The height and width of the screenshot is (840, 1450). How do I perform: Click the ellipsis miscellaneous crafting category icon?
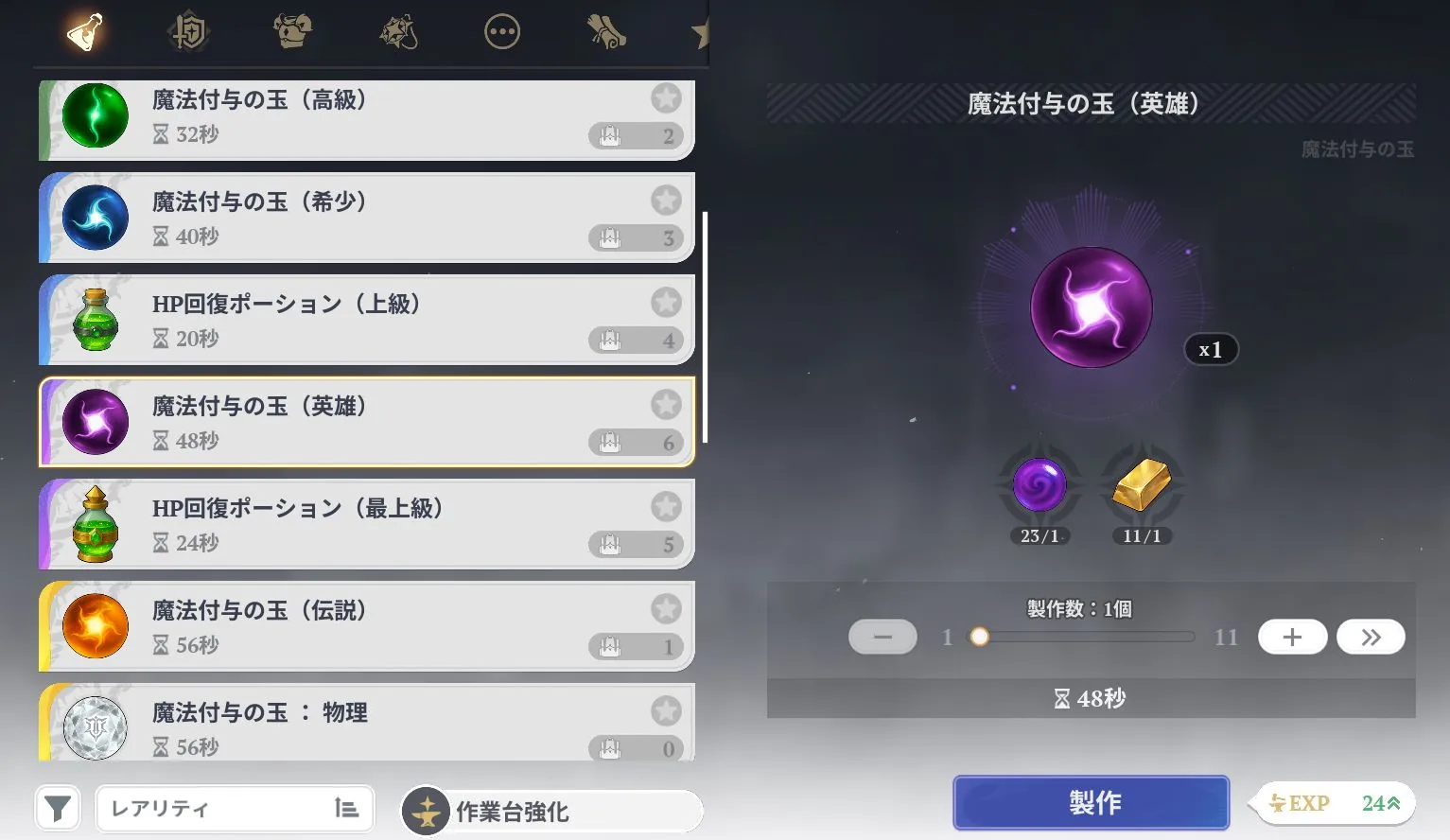tap(501, 31)
